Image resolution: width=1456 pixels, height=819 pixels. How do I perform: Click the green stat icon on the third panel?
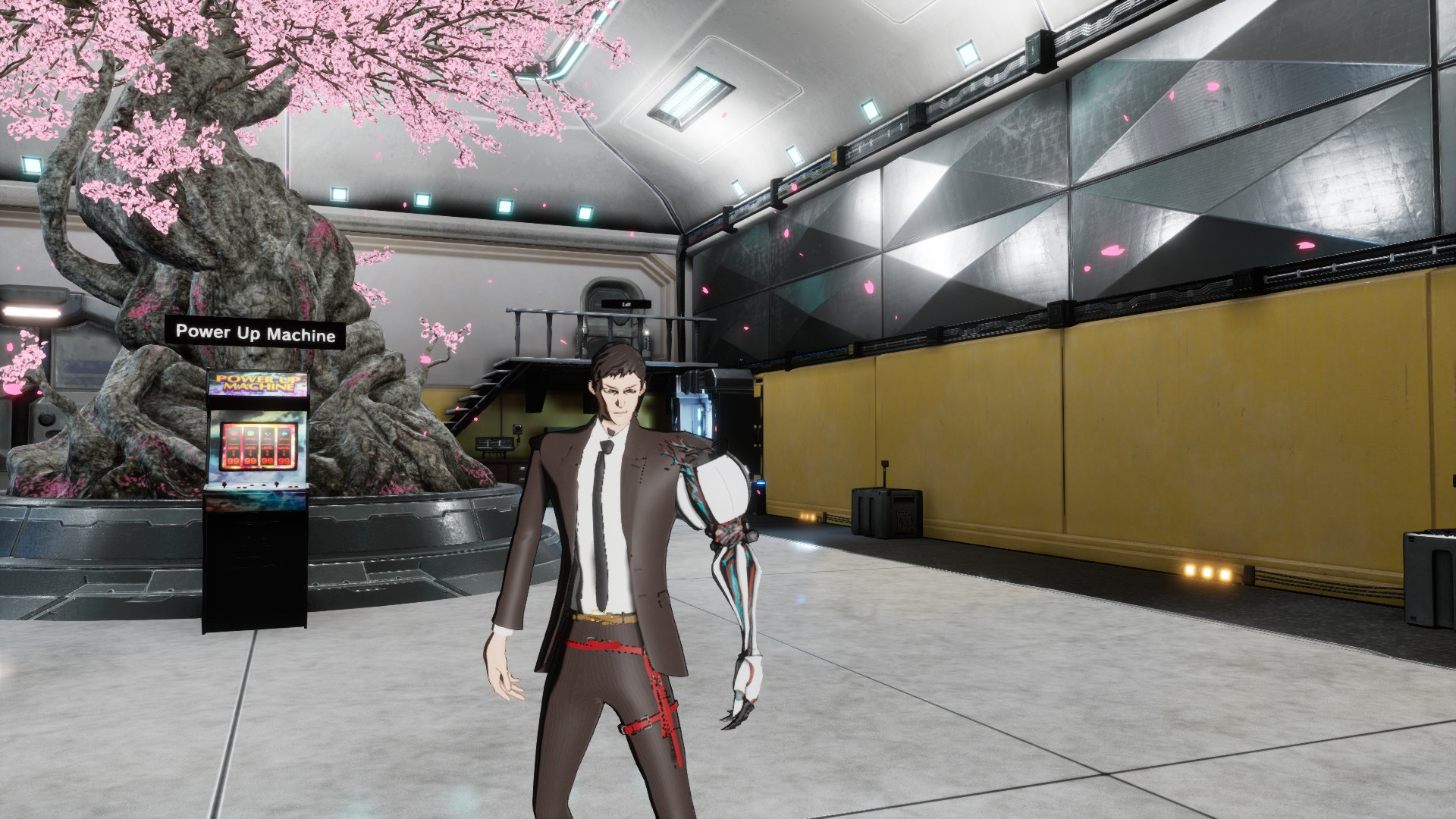tap(267, 432)
